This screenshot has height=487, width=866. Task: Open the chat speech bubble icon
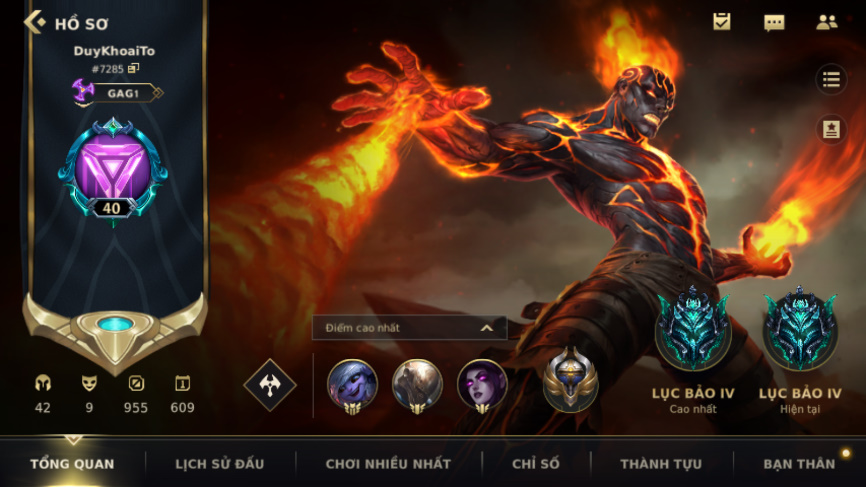(774, 22)
